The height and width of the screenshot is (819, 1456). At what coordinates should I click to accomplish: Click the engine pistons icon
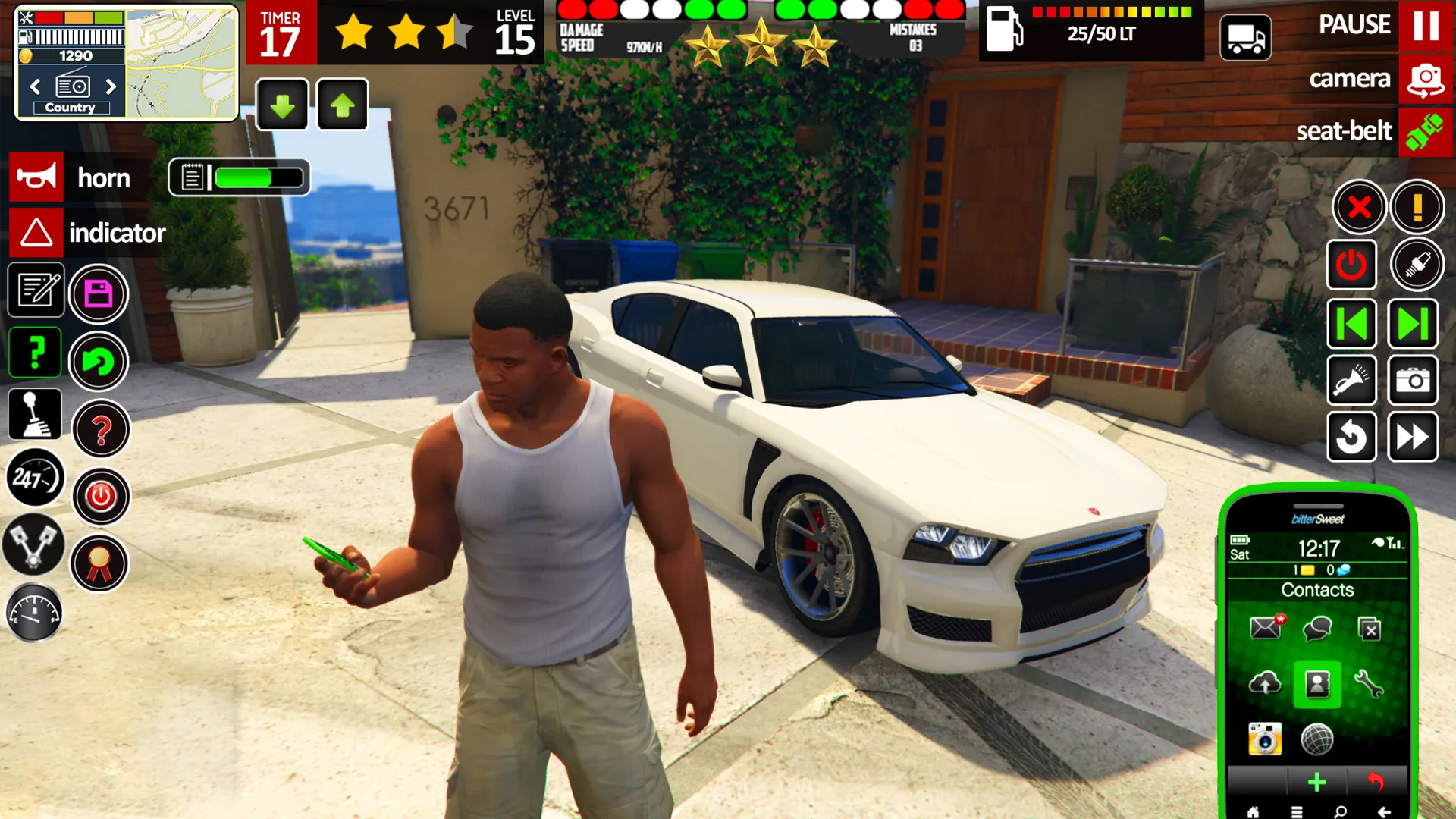34,544
